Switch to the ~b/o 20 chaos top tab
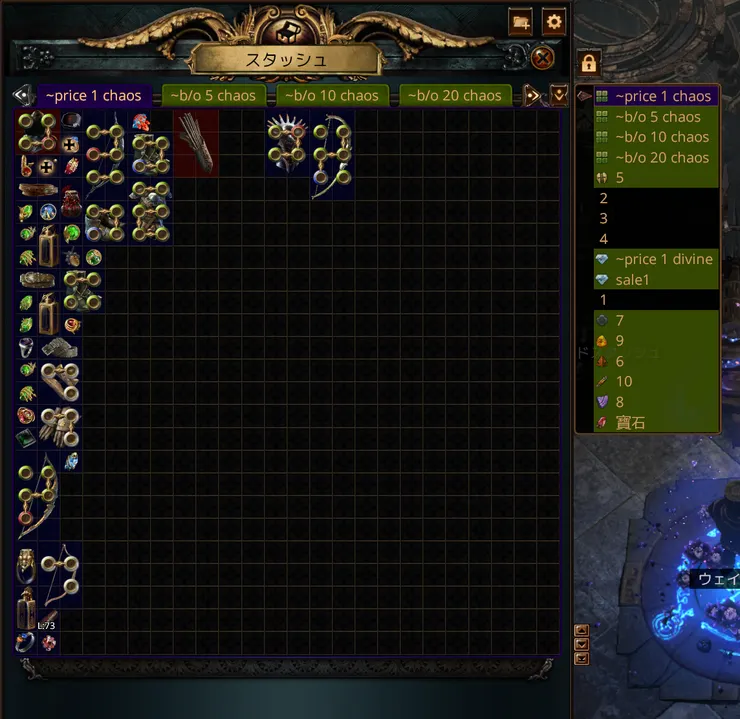Image resolution: width=740 pixels, height=719 pixels. tap(455, 96)
